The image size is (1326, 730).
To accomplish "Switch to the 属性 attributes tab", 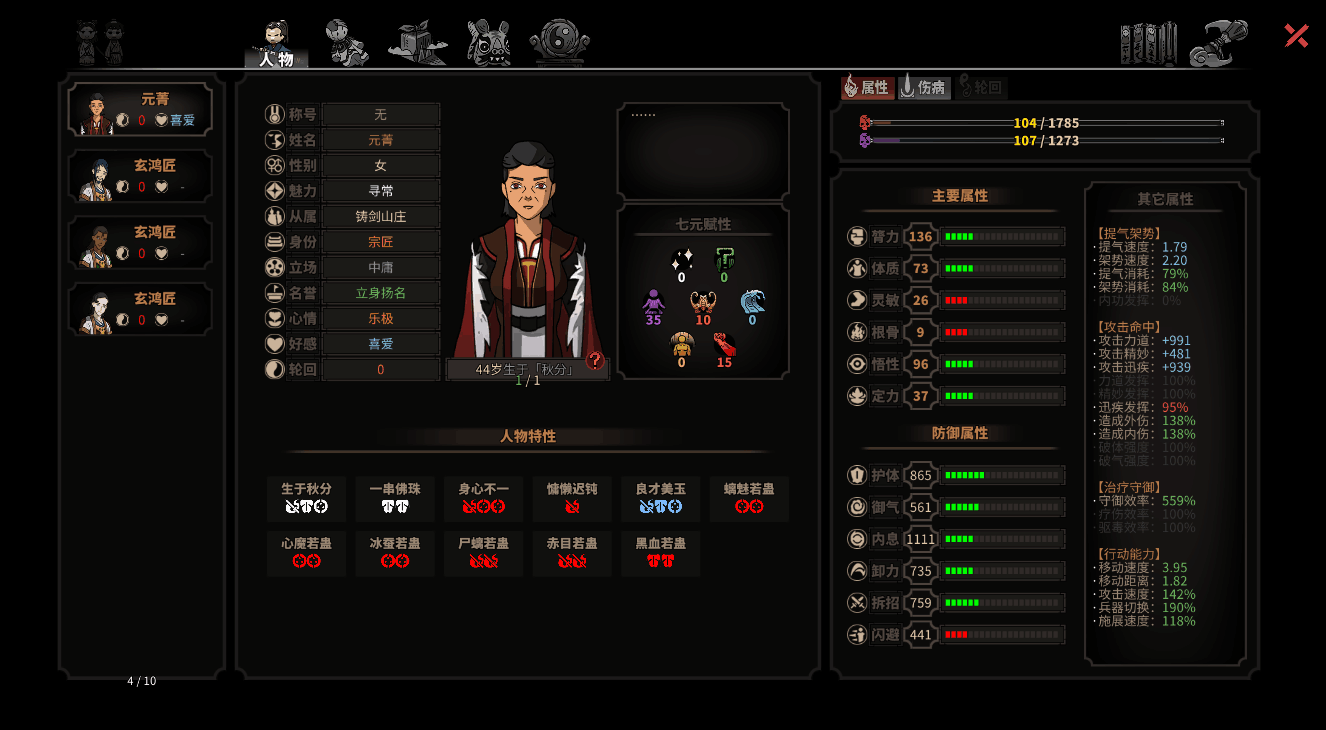I will (x=867, y=87).
